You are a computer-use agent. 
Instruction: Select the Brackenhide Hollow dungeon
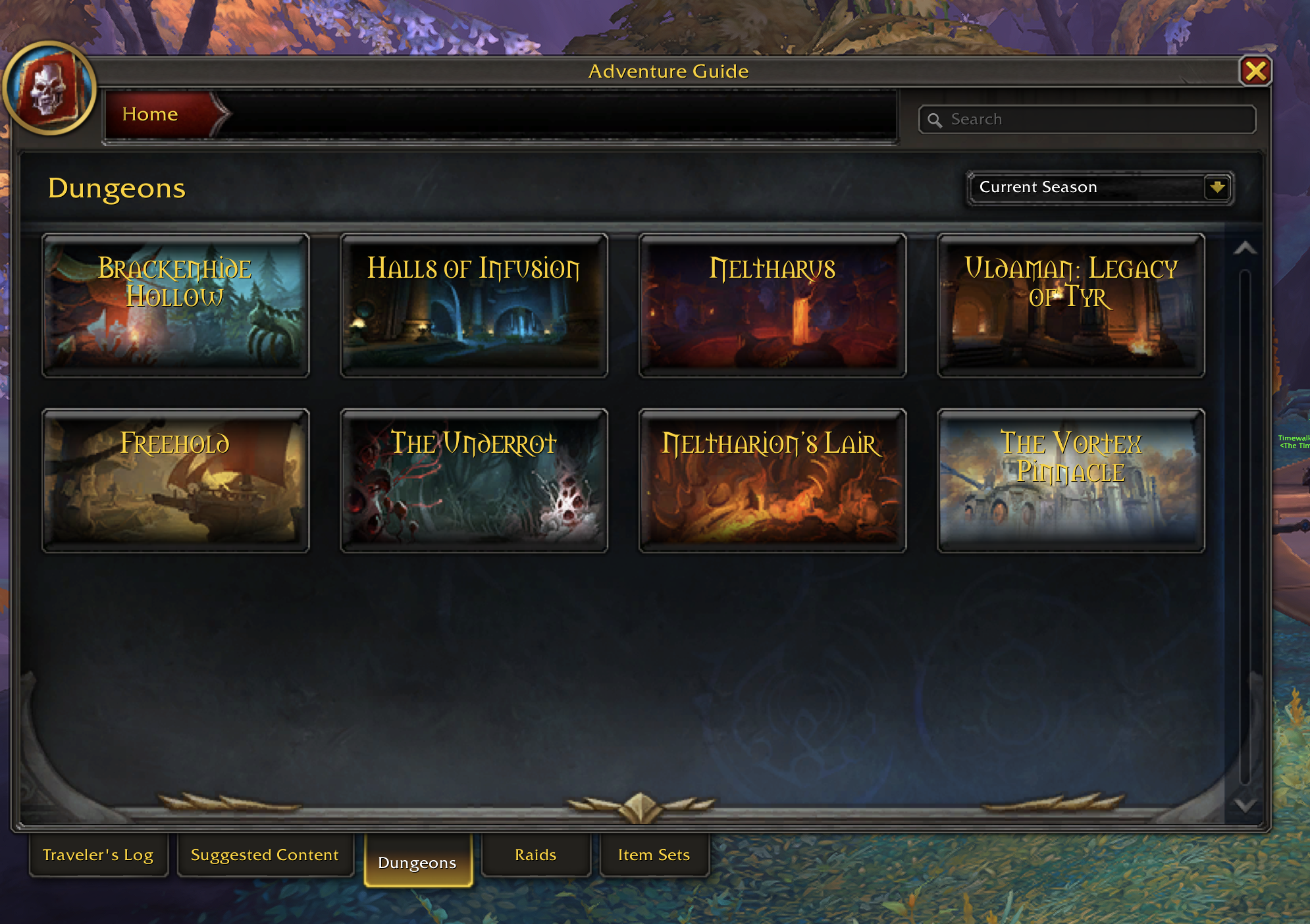(x=176, y=305)
